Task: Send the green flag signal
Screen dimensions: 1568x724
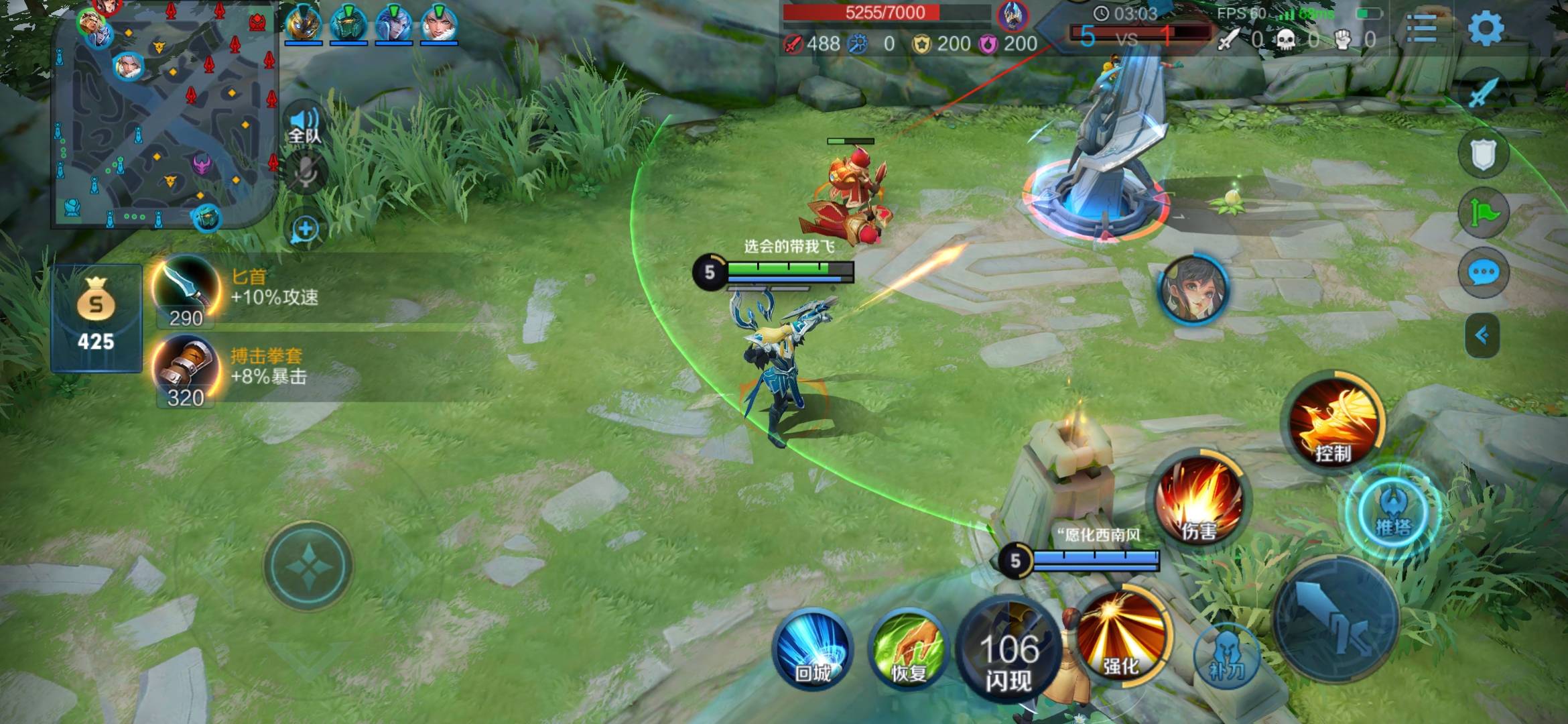Action: click(x=1483, y=213)
